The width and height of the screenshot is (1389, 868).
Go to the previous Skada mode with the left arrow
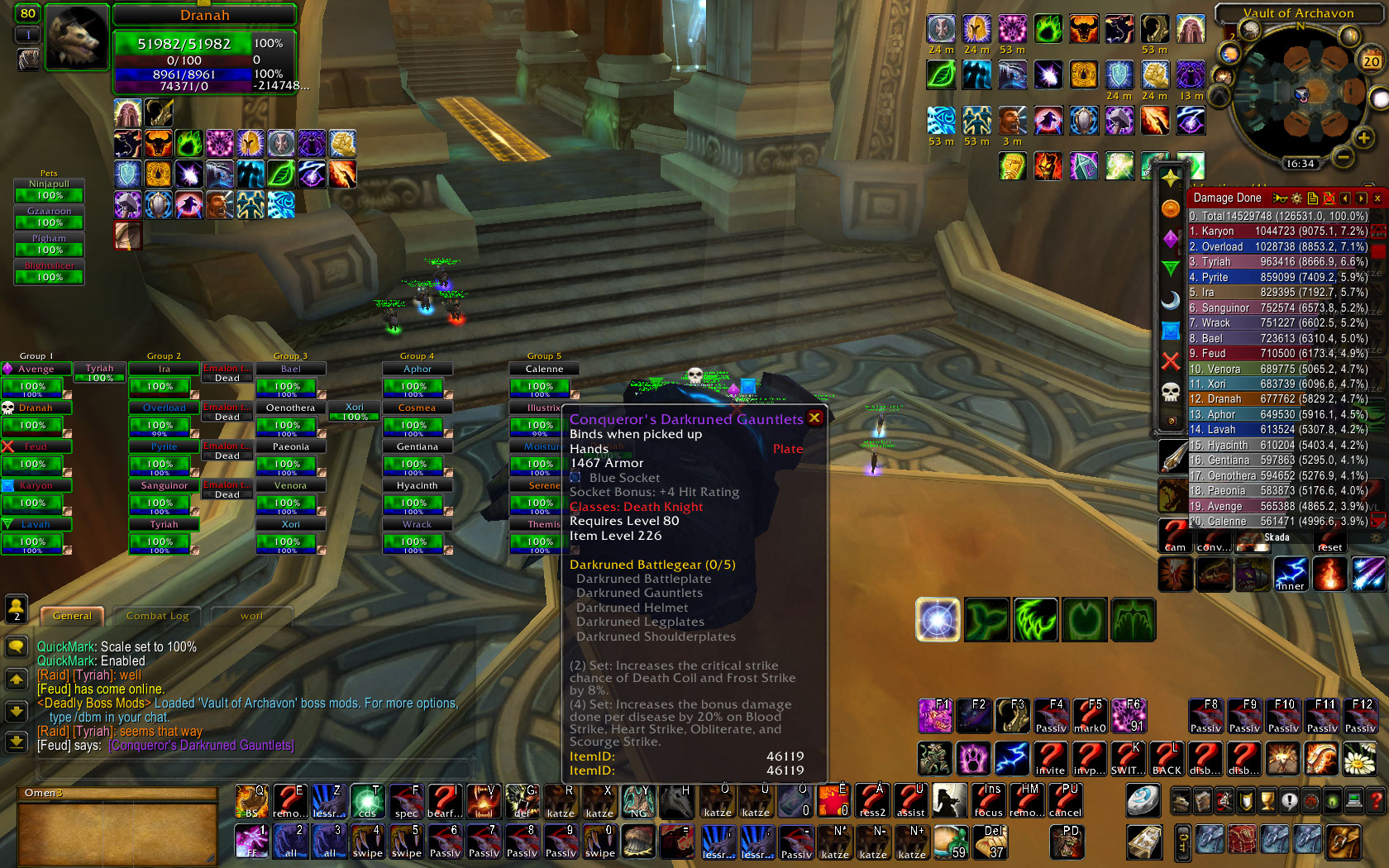click(x=1346, y=198)
